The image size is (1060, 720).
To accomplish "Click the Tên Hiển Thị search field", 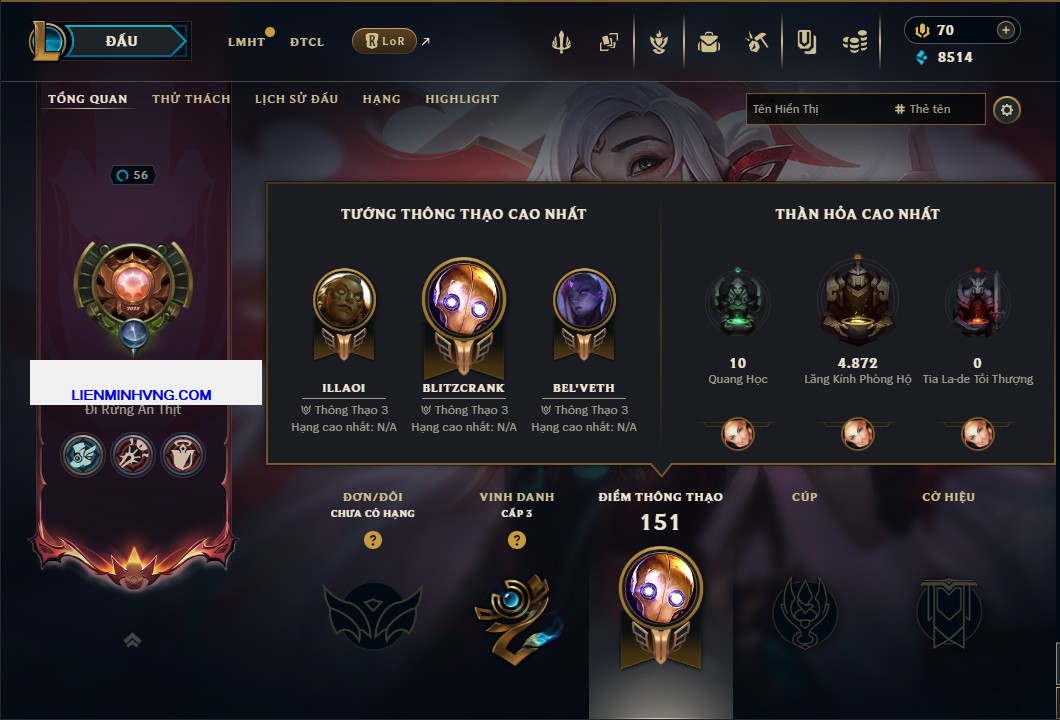I will pos(815,109).
